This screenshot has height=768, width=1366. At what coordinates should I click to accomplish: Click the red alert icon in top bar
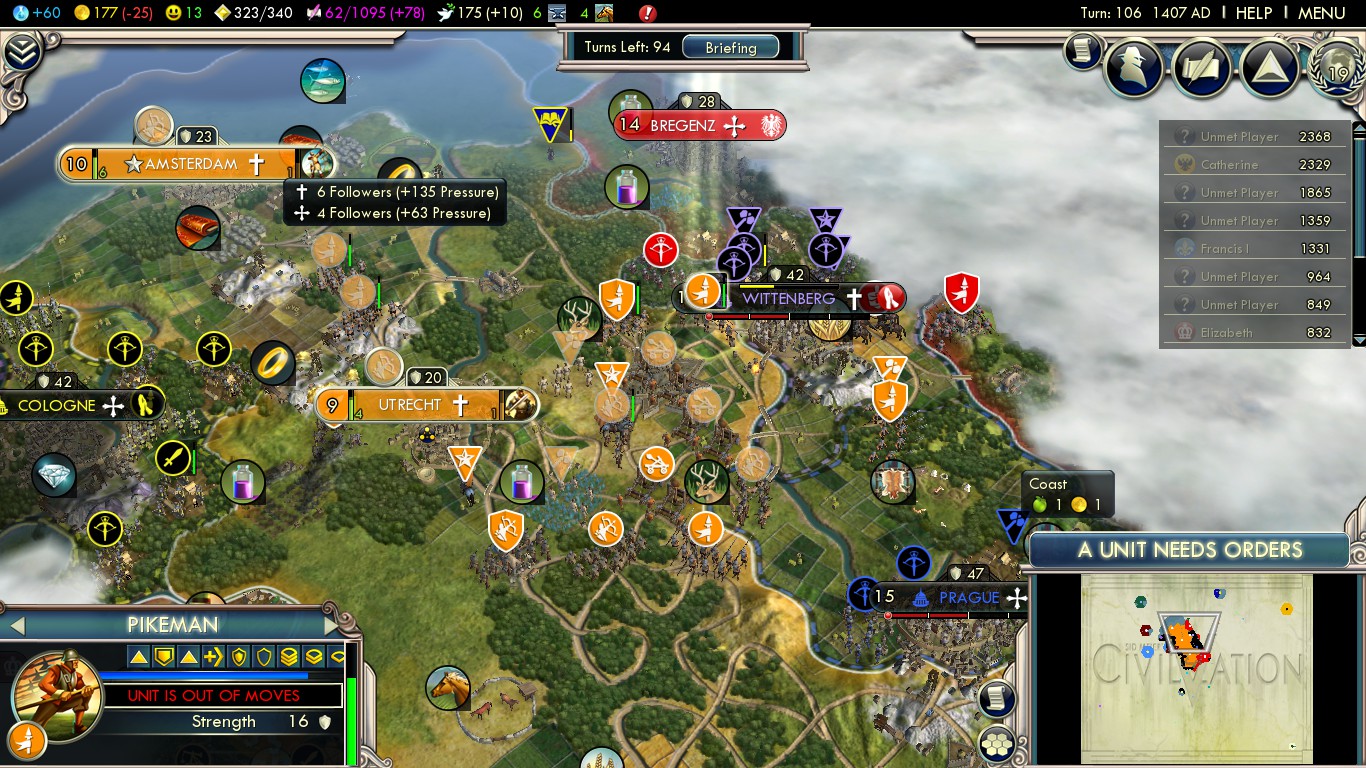(647, 13)
